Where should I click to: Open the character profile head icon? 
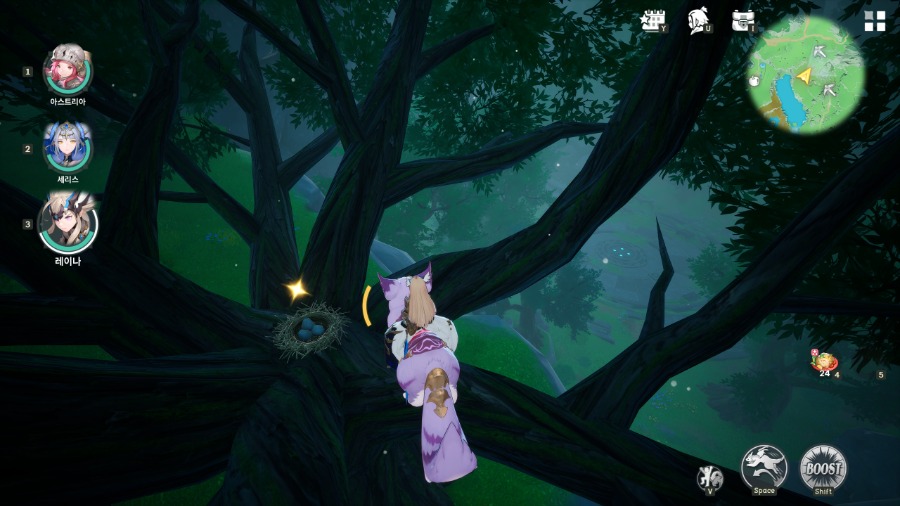pos(699,21)
